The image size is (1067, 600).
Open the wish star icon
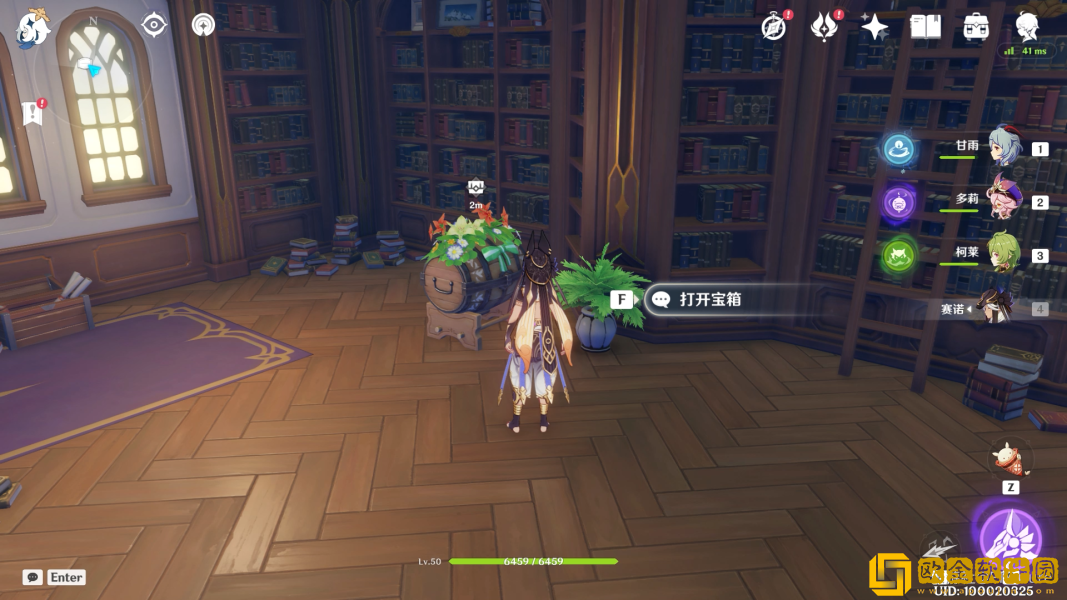(874, 27)
